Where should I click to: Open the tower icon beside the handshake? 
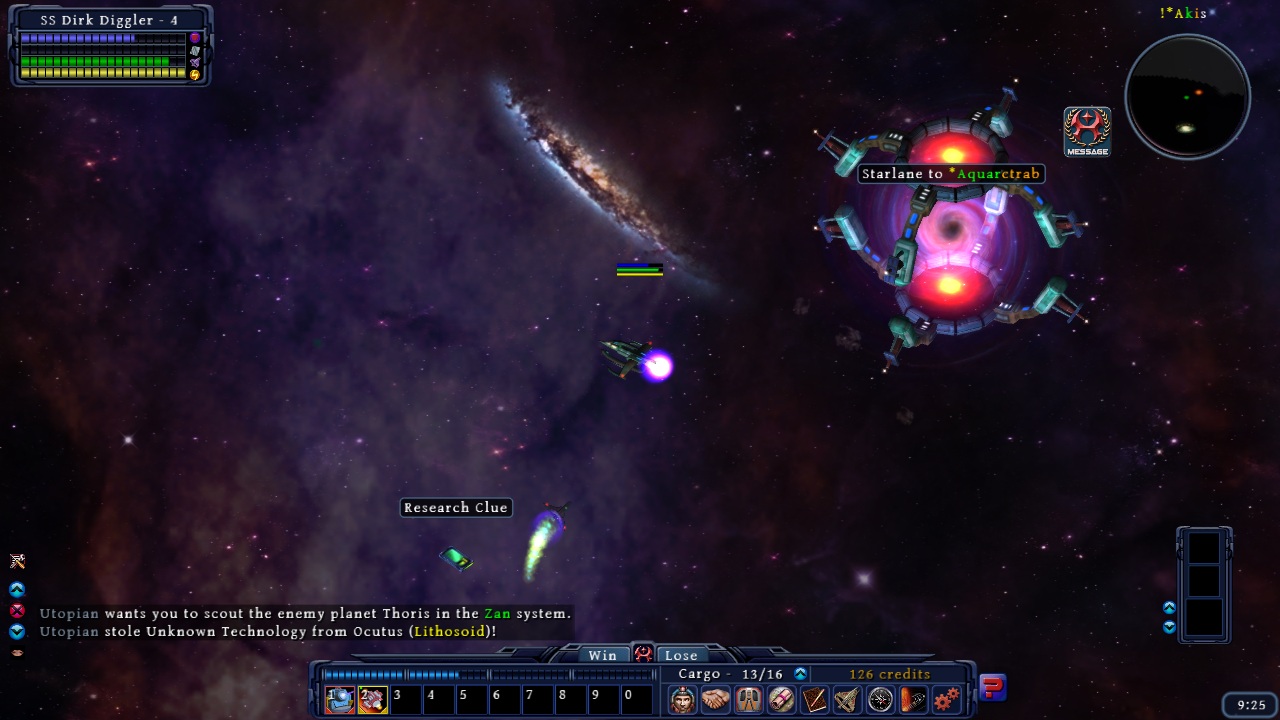(748, 699)
